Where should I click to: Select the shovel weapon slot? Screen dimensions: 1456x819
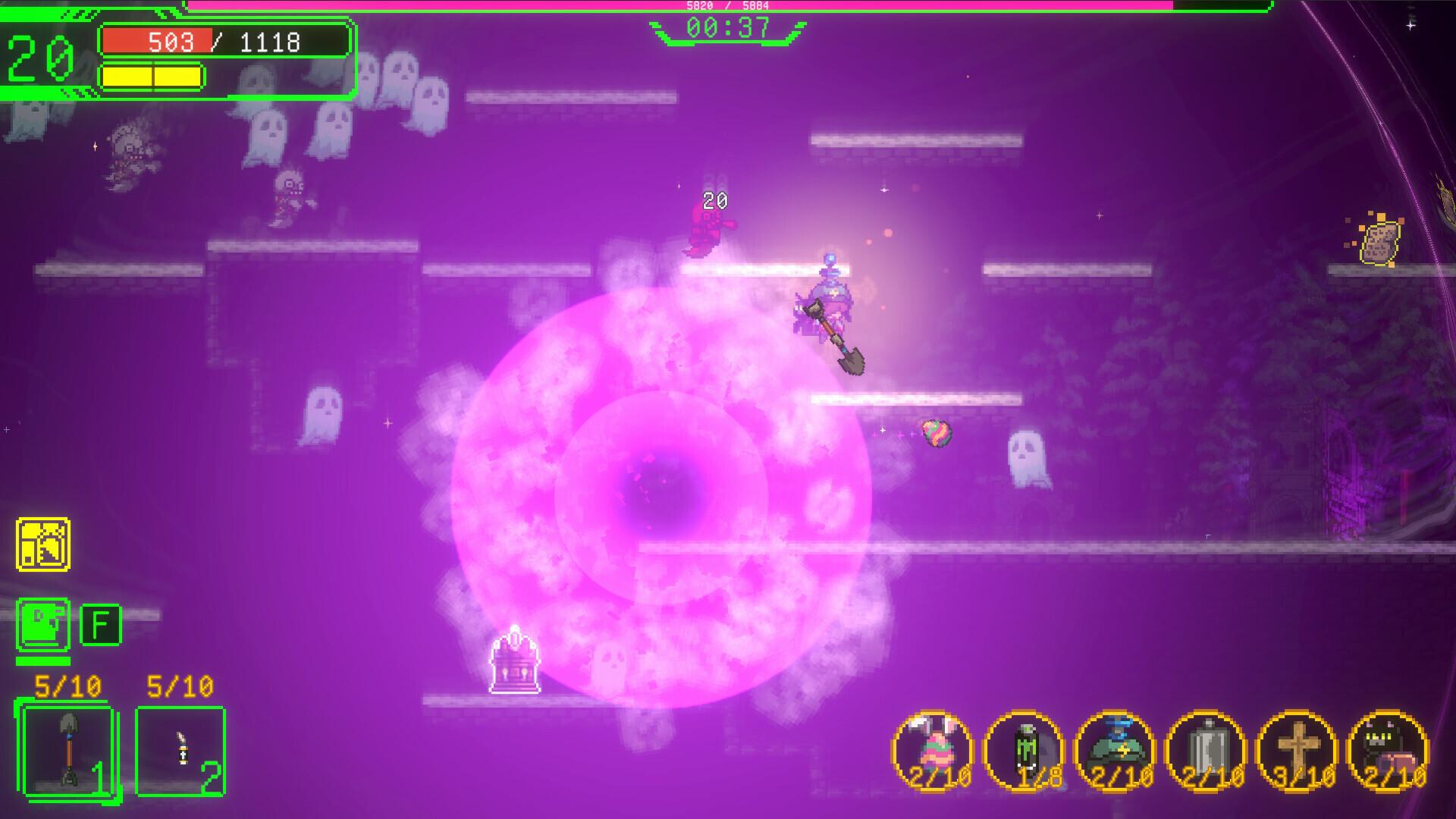coord(67,751)
